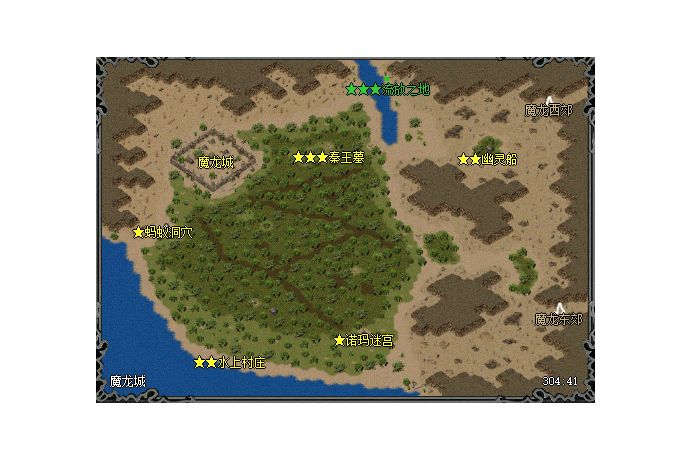Select the 流放之地 three-star marker
The image size is (692, 460).
(387, 89)
